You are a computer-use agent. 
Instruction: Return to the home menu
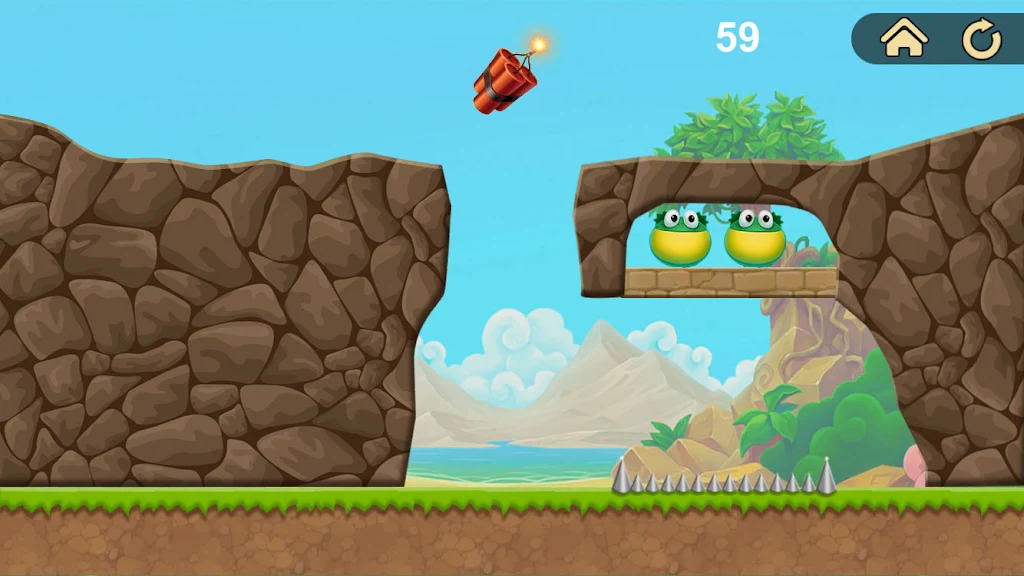pos(904,39)
